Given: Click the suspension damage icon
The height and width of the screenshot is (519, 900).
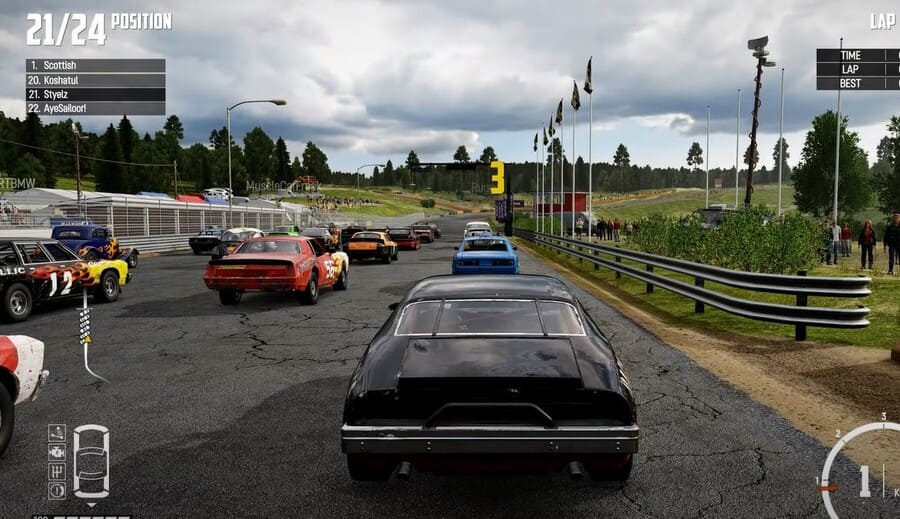Looking at the screenshot, I should click(x=57, y=433).
